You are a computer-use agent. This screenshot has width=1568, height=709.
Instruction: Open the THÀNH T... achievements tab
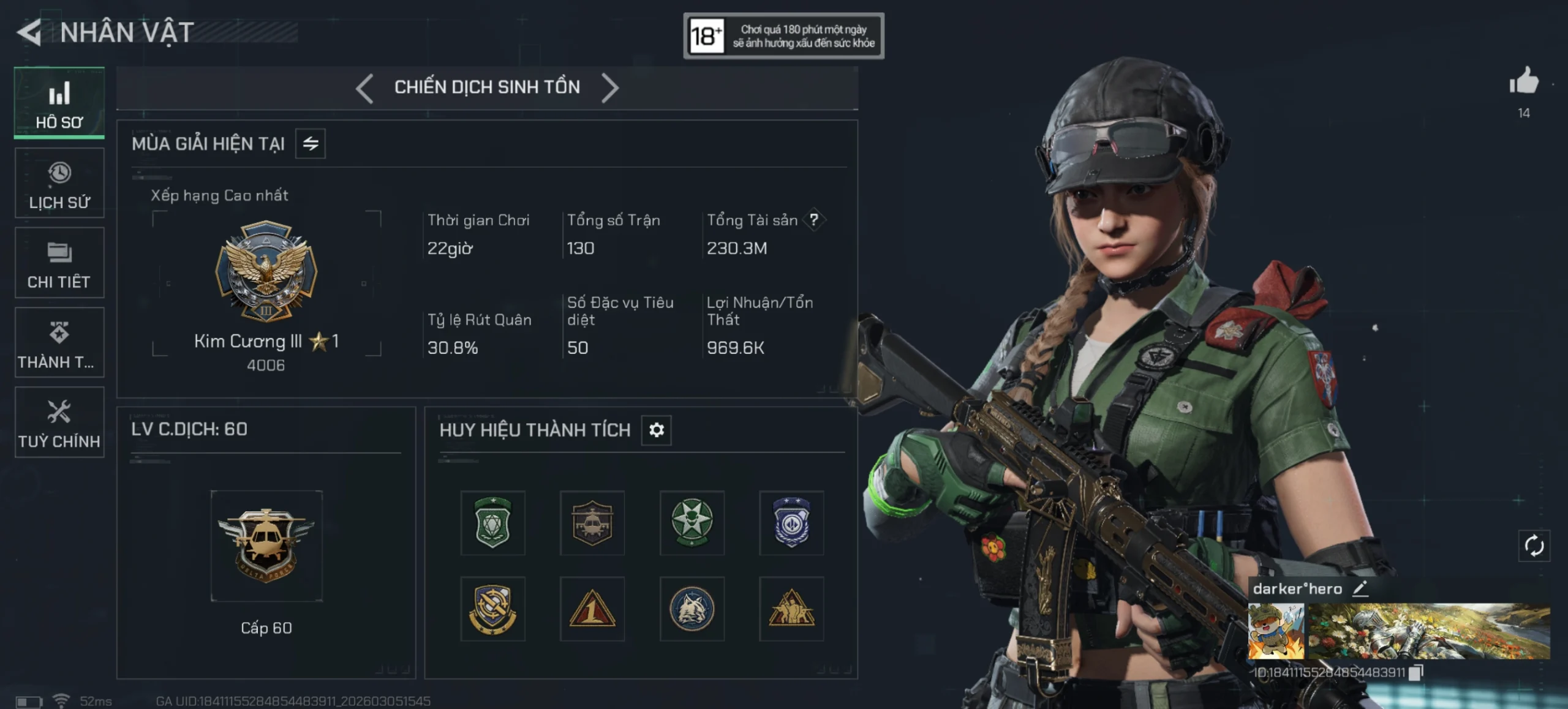click(59, 343)
